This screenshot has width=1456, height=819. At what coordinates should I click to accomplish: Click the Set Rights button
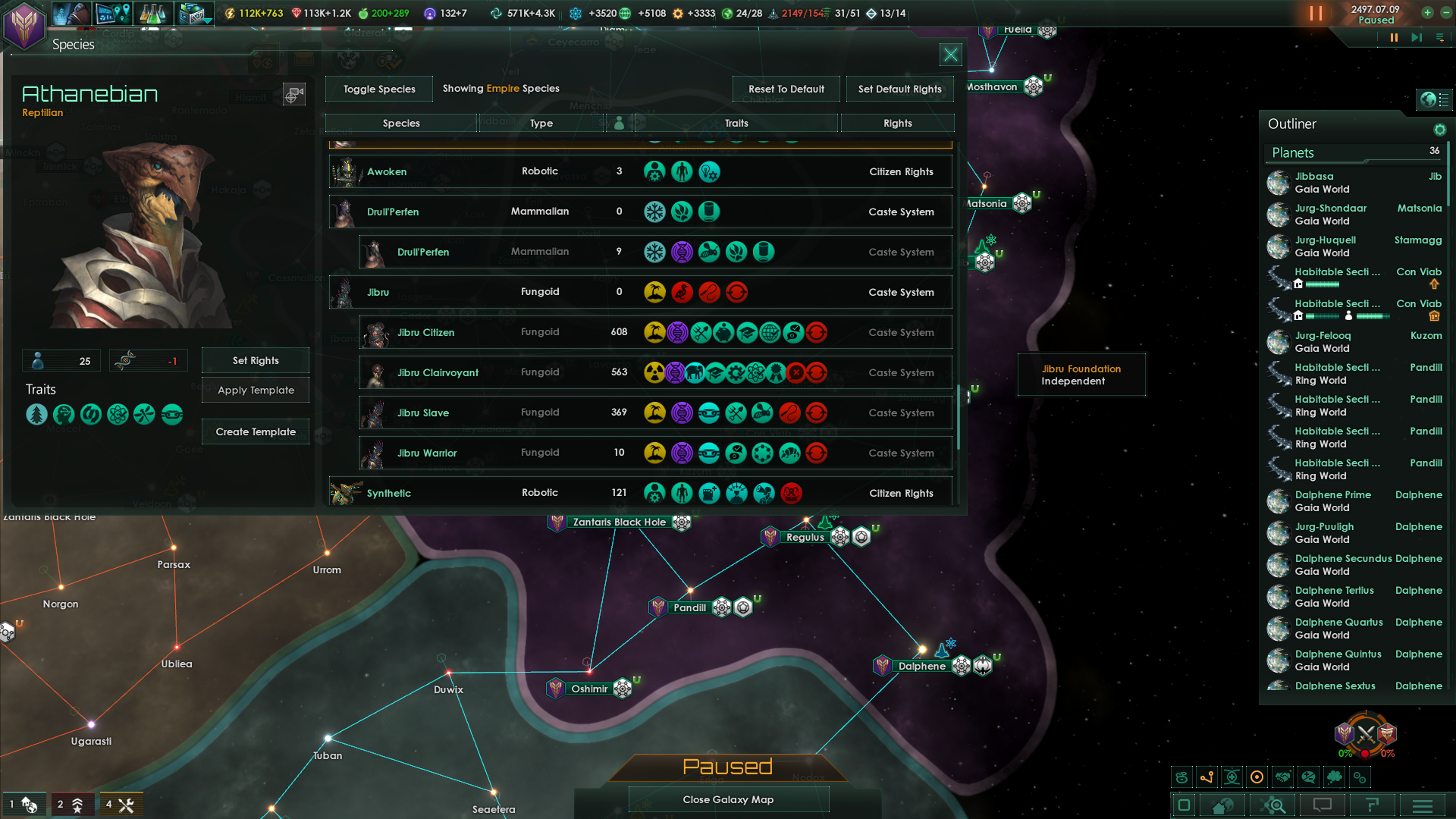pyautogui.click(x=255, y=360)
